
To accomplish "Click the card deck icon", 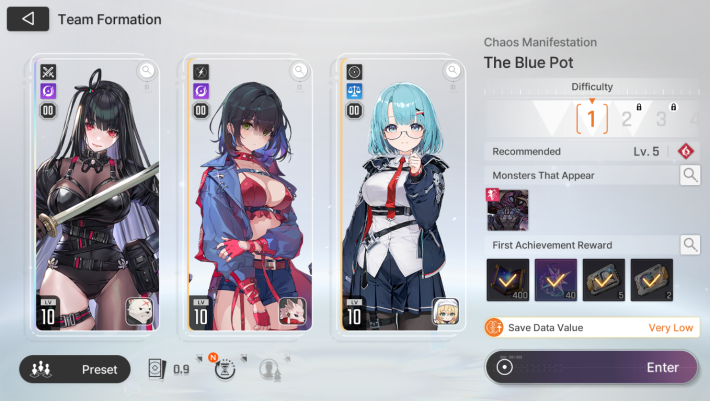I will point(156,369).
